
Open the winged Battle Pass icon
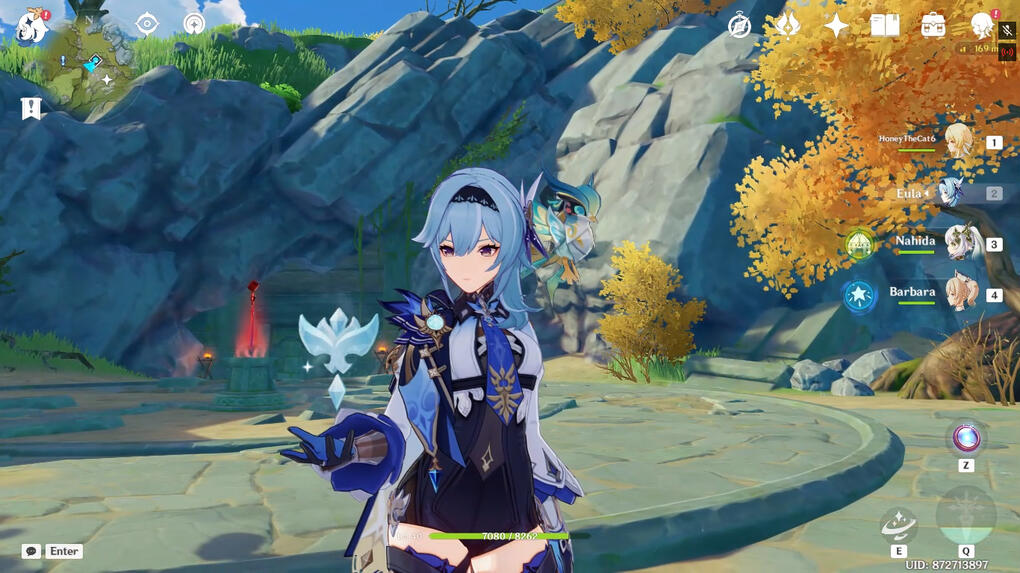pos(788,25)
